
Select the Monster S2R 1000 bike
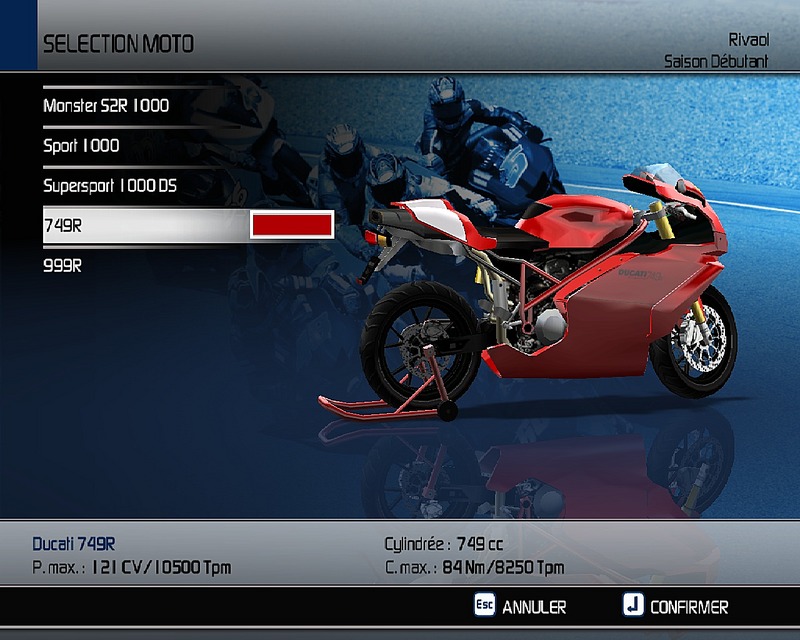pyautogui.click(x=106, y=105)
